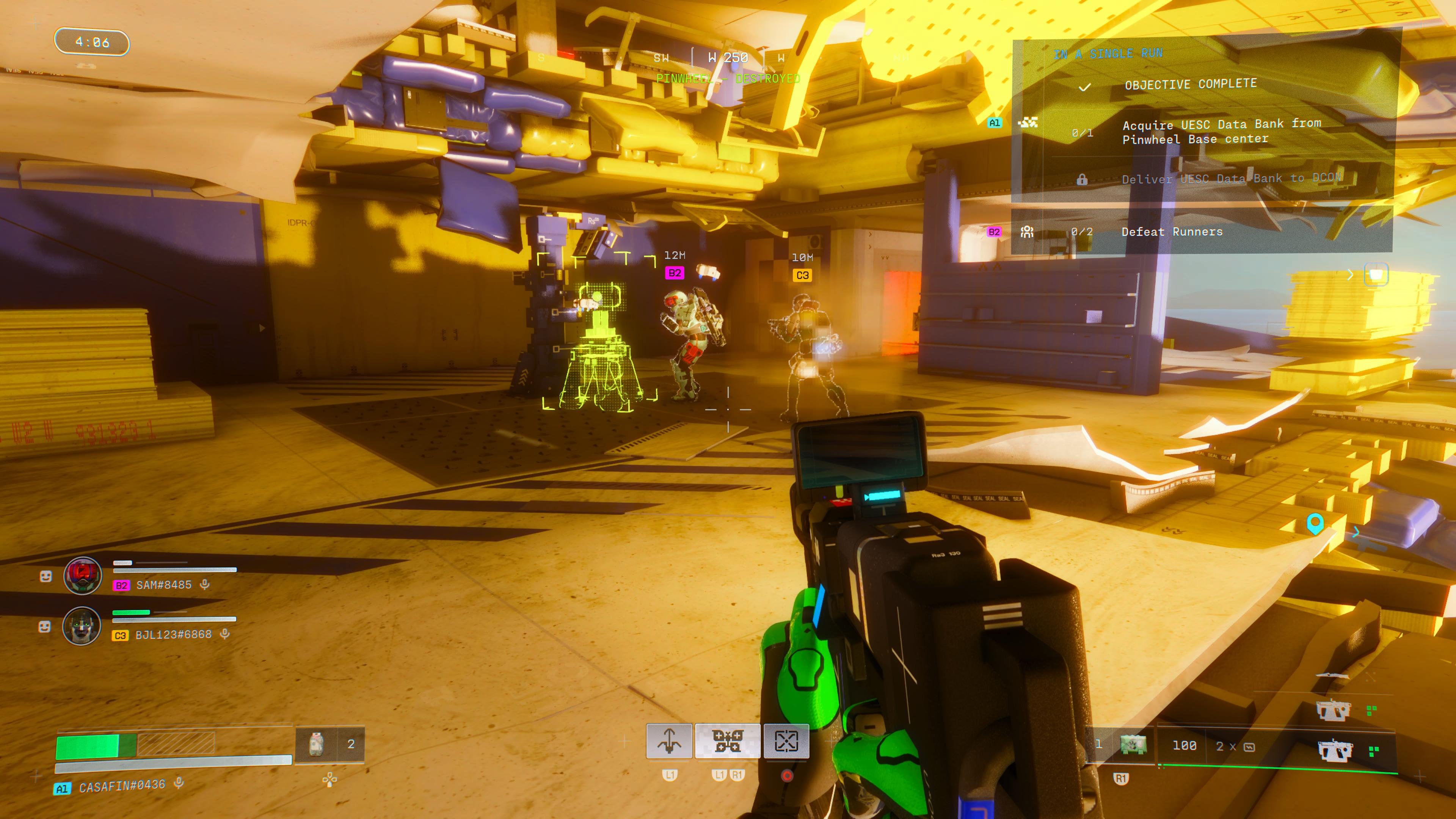
Task: Click the W 250 compass heading
Action: (728, 58)
